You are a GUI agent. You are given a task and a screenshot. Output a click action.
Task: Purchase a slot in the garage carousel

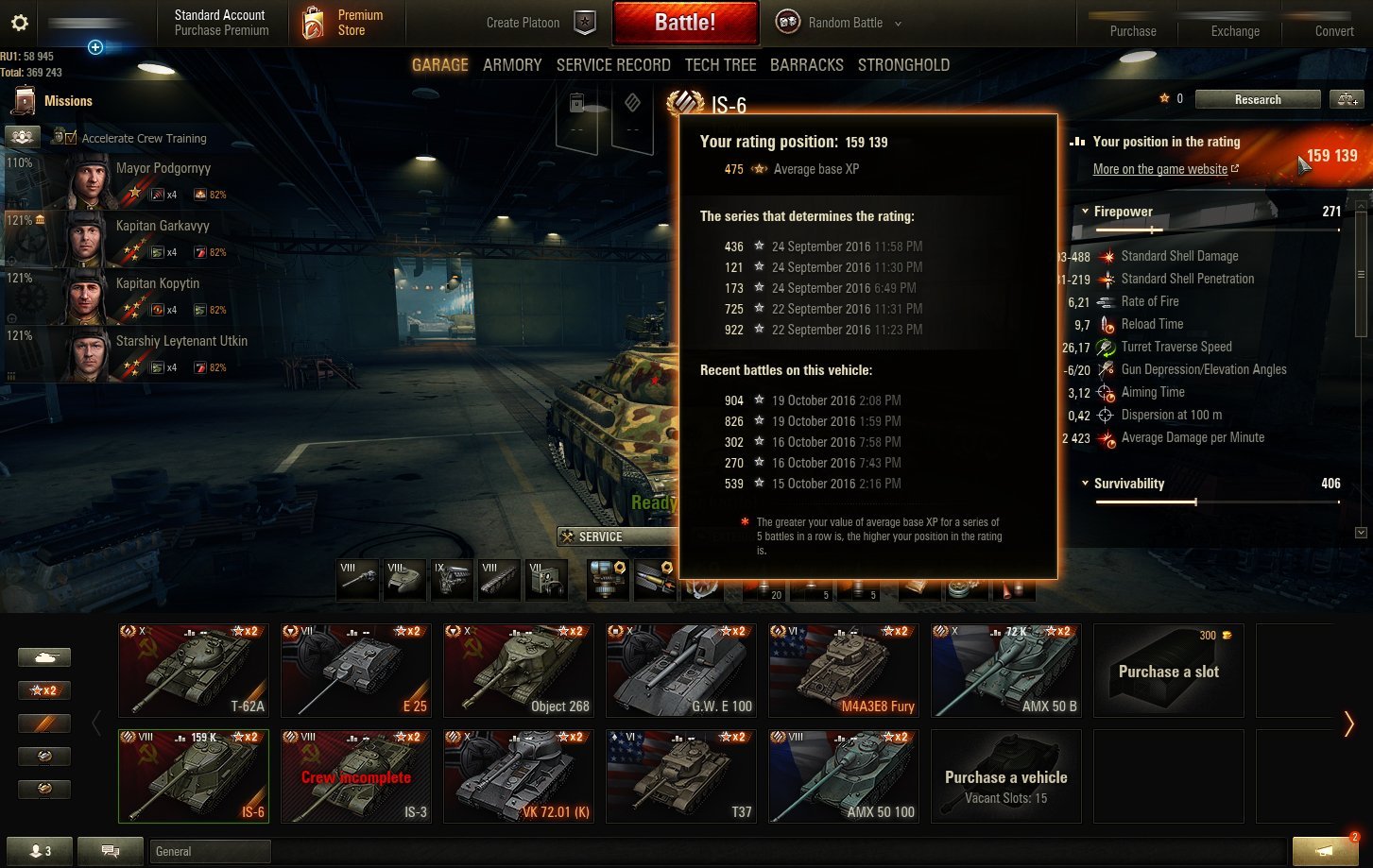pyautogui.click(x=1168, y=670)
